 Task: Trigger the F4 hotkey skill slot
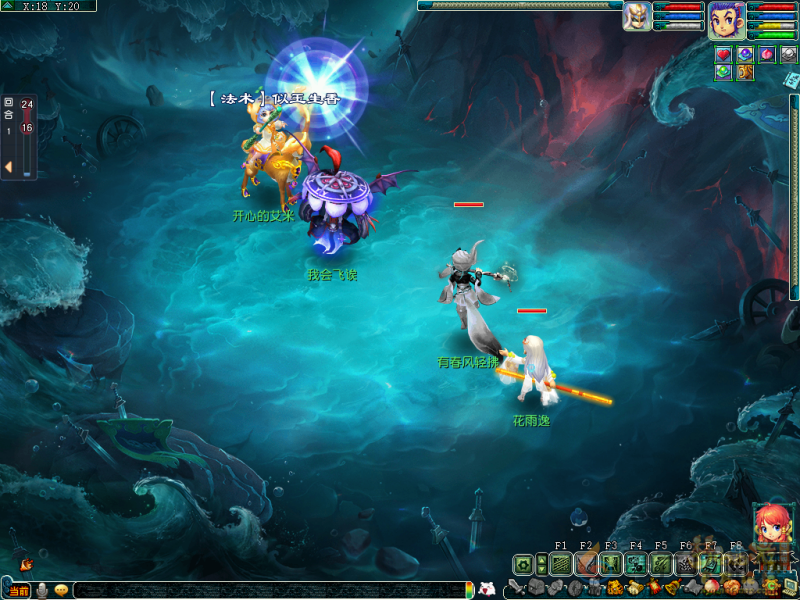pyautogui.click(x=635, y=565)
